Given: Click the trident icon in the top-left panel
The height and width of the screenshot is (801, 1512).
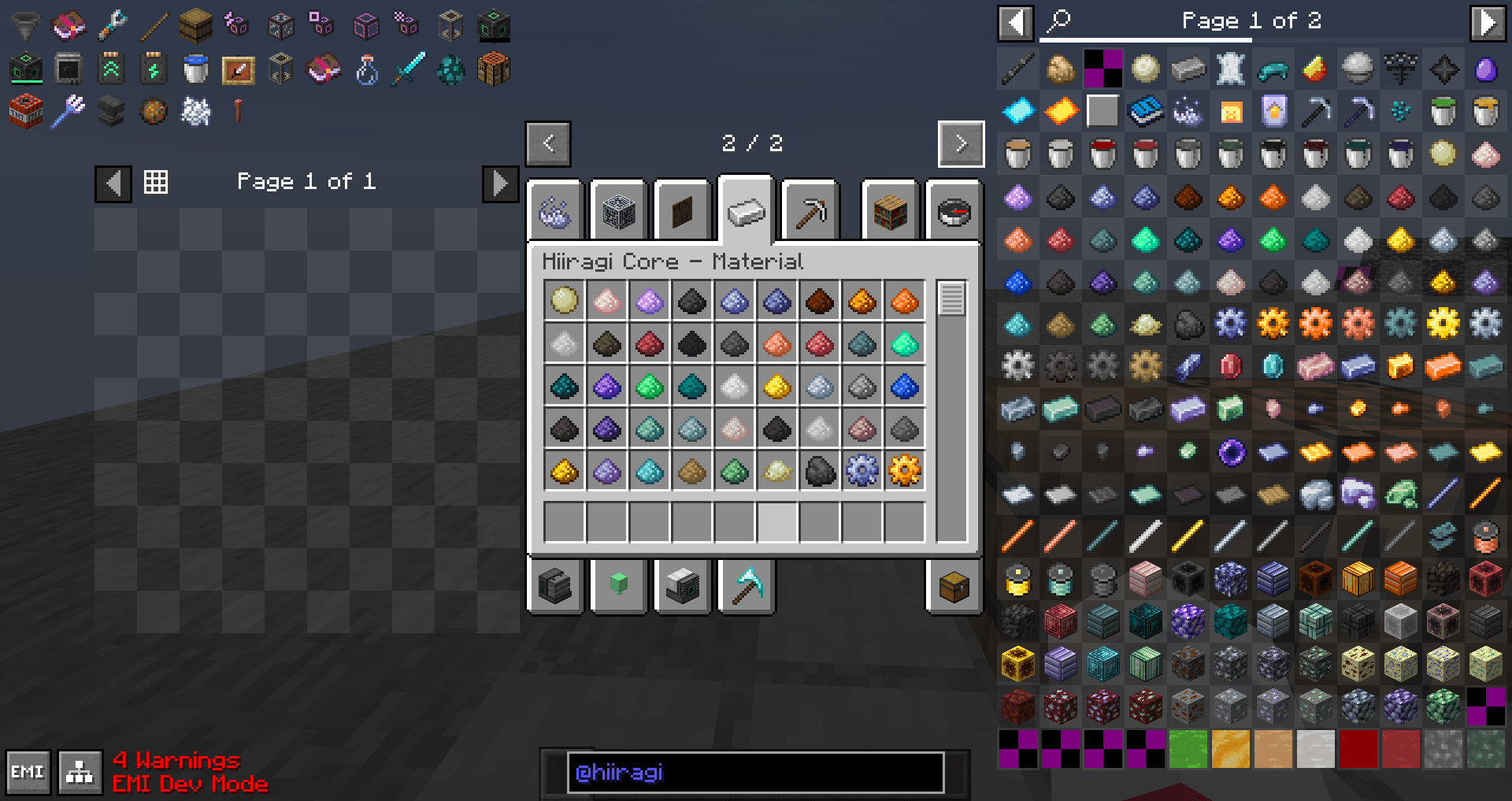Looking at the screenshot, I should [x=69, y=112].
